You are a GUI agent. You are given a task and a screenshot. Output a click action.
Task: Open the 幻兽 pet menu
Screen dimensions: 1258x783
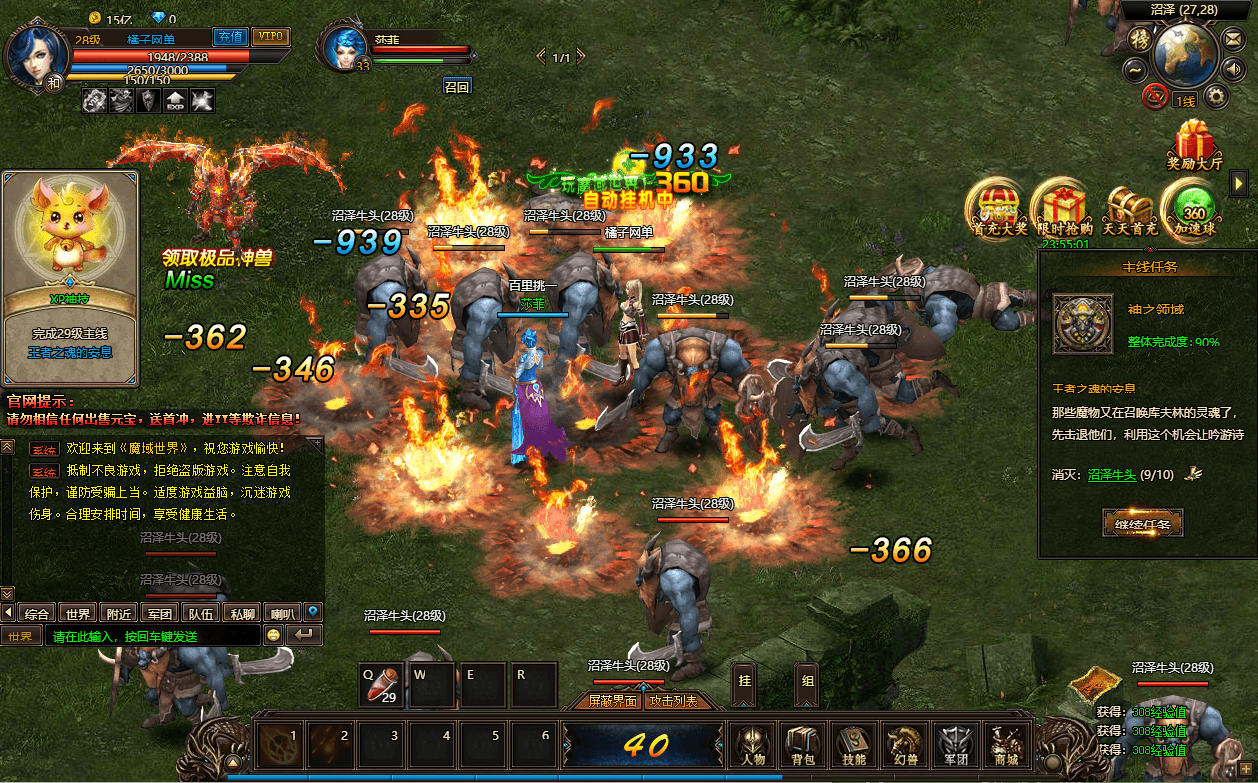click(x=904, y=745)
